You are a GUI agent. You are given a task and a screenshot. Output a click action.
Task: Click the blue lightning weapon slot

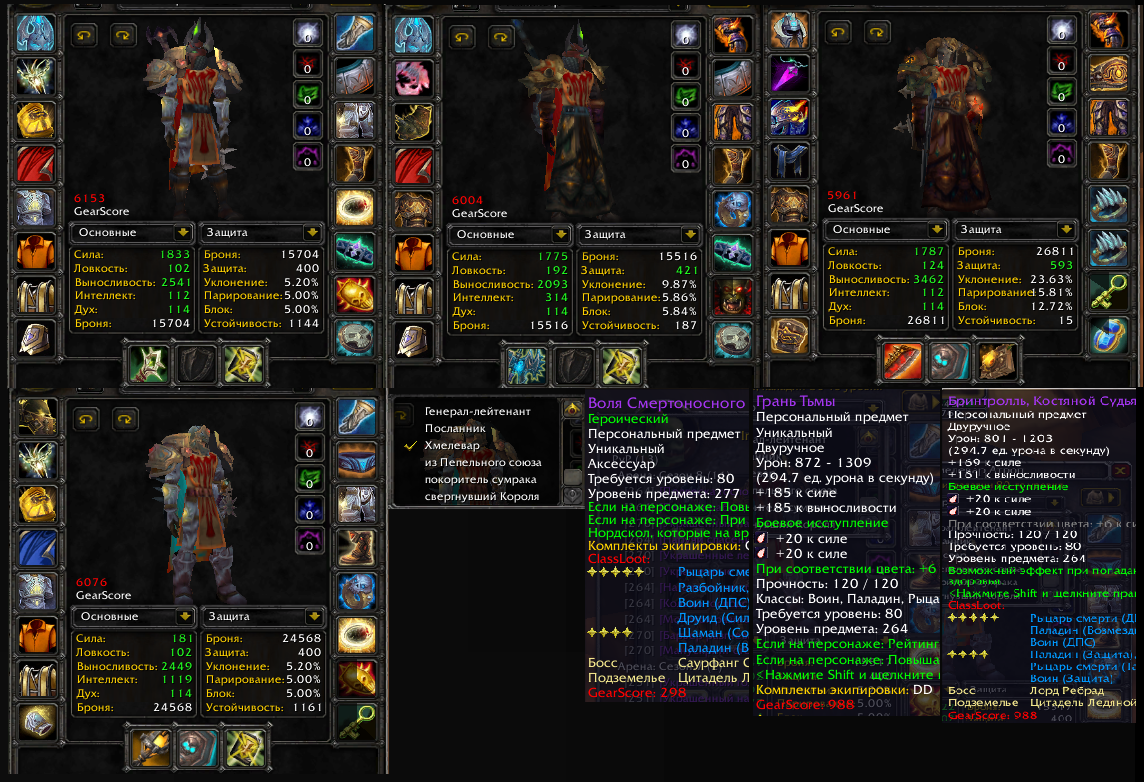(x=525, y=364)
